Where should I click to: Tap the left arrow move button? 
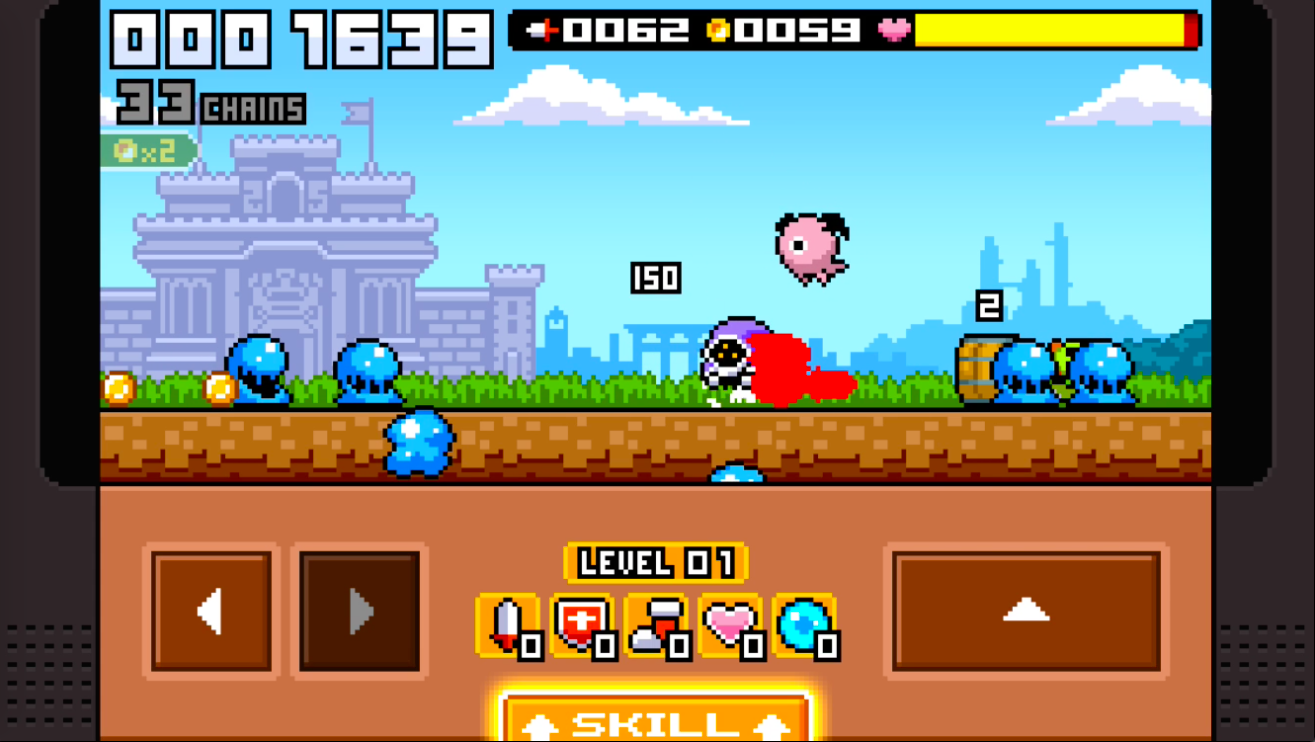211,611
